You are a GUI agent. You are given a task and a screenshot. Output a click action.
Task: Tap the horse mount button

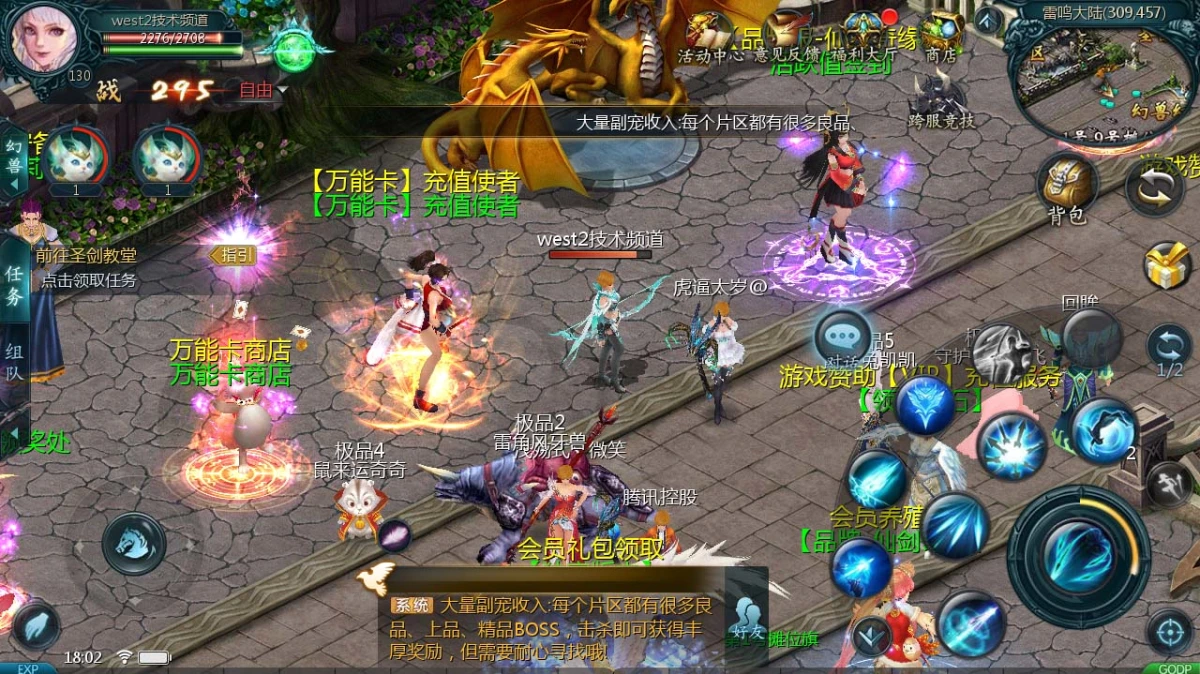(134, 543)
